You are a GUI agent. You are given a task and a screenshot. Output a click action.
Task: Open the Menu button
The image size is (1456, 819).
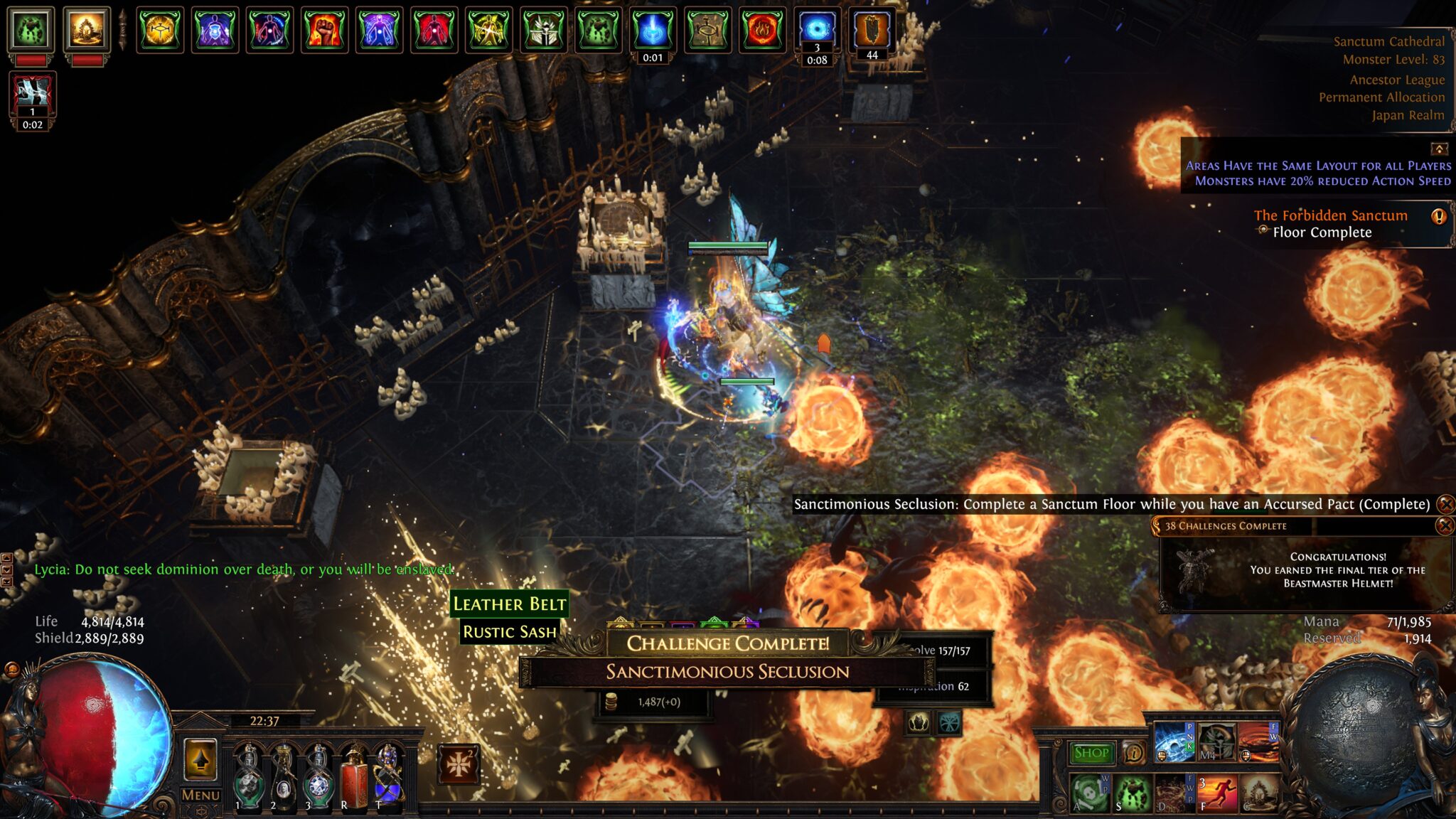pos(200,796)
